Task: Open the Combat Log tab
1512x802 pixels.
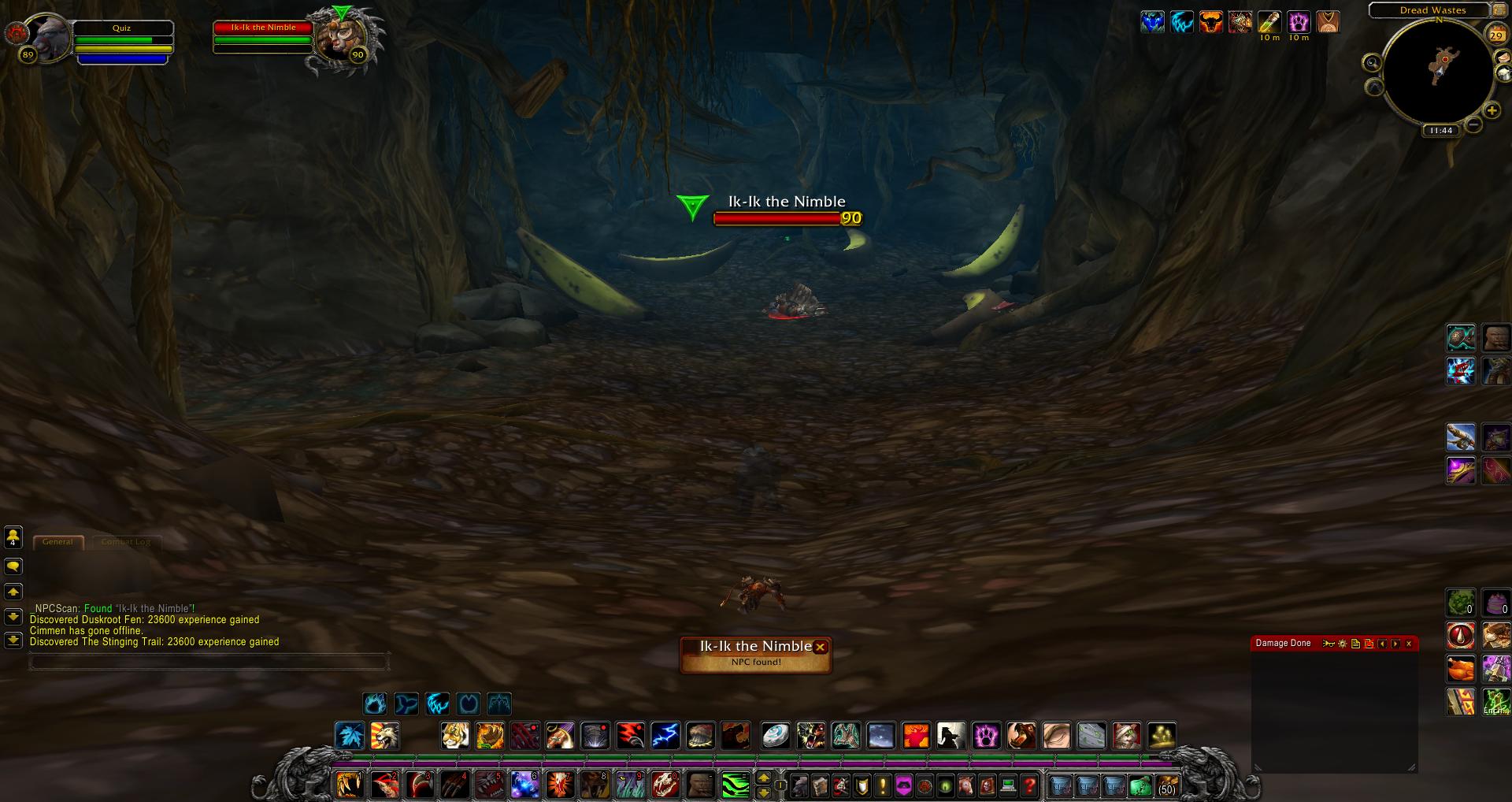Action: (x=126, y=542)
